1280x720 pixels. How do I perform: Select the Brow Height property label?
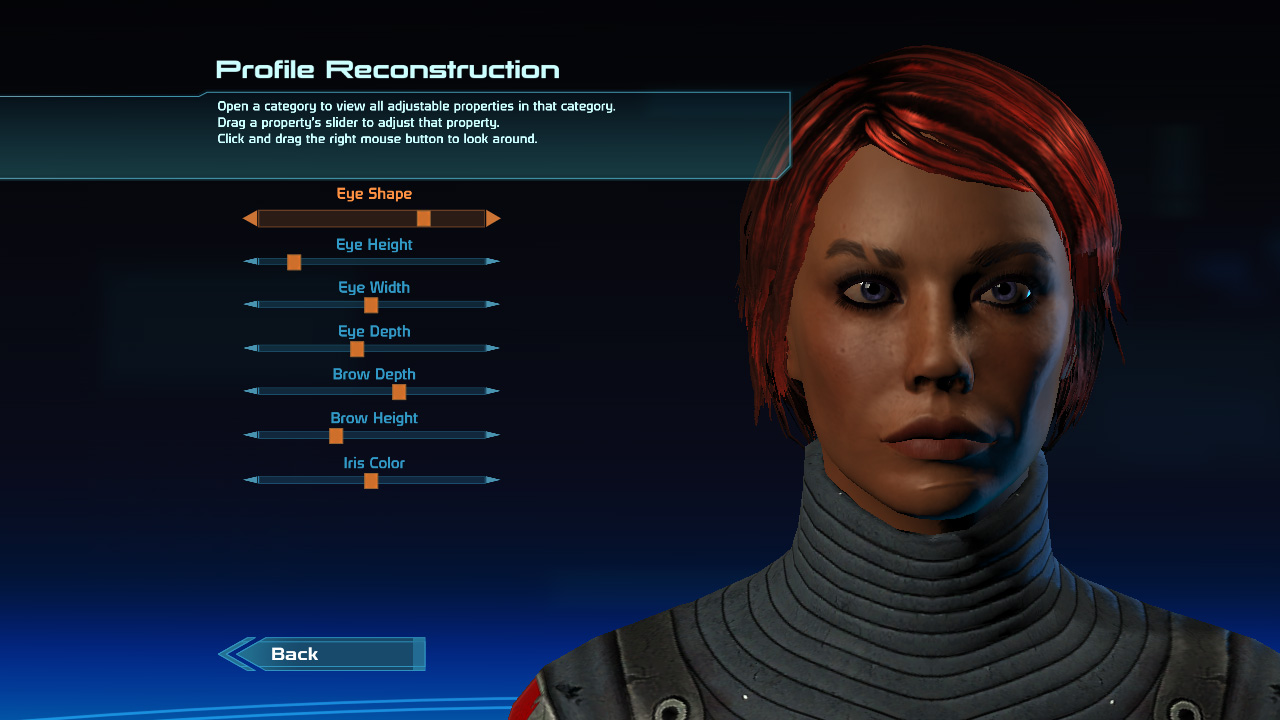point(374,419)
